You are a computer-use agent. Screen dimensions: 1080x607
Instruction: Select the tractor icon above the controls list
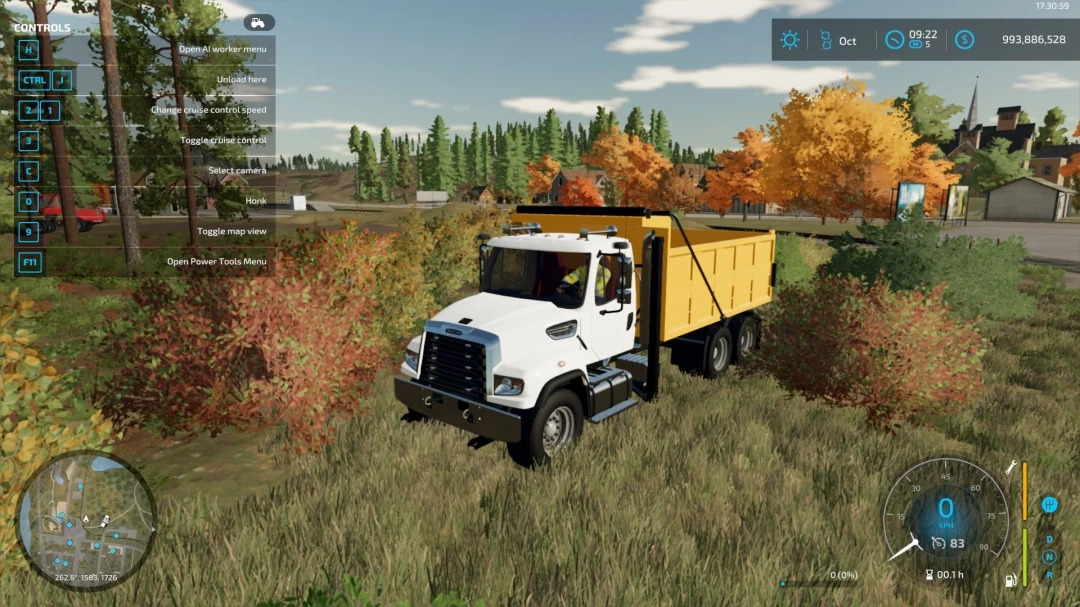(258, 22)
